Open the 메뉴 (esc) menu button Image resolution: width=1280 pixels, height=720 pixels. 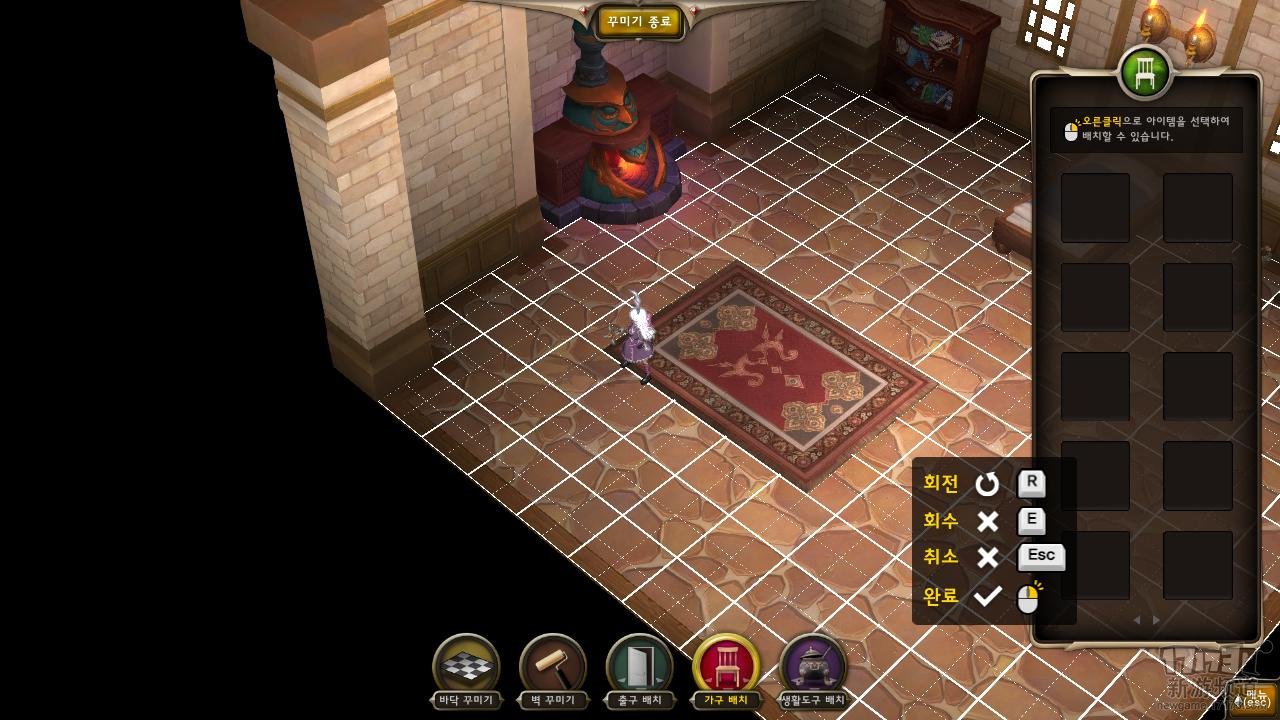1253,699
